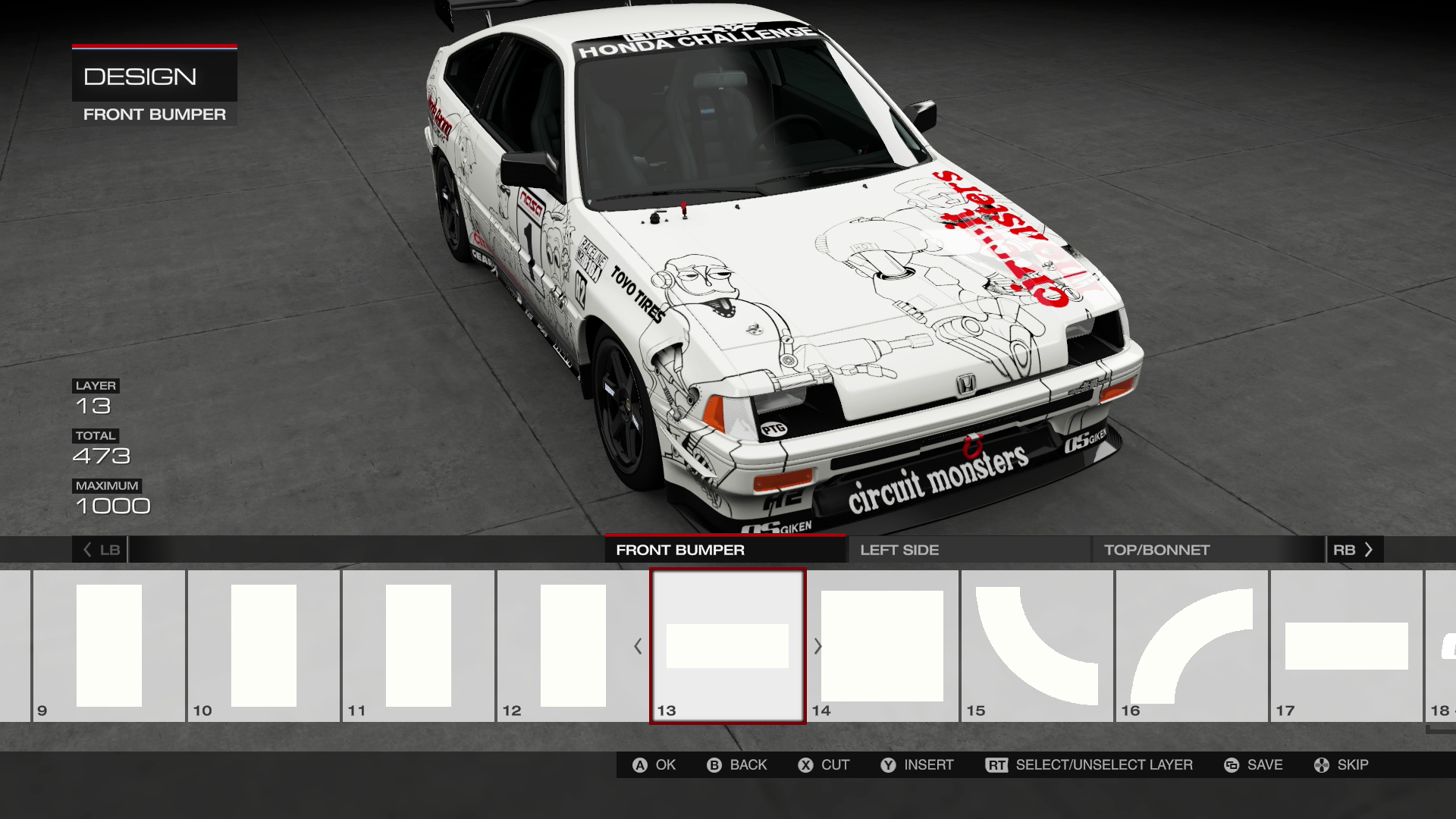Select the FRONT BUMPER tab

(x=679, y=550)
